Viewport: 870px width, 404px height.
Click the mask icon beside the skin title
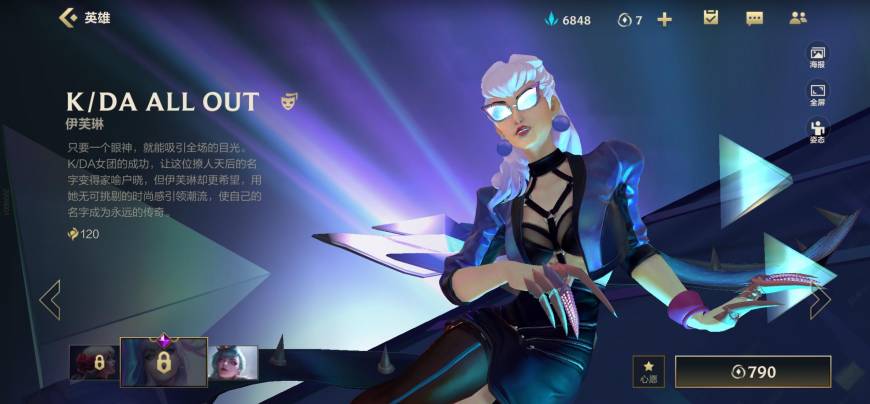tap(288, 101)
